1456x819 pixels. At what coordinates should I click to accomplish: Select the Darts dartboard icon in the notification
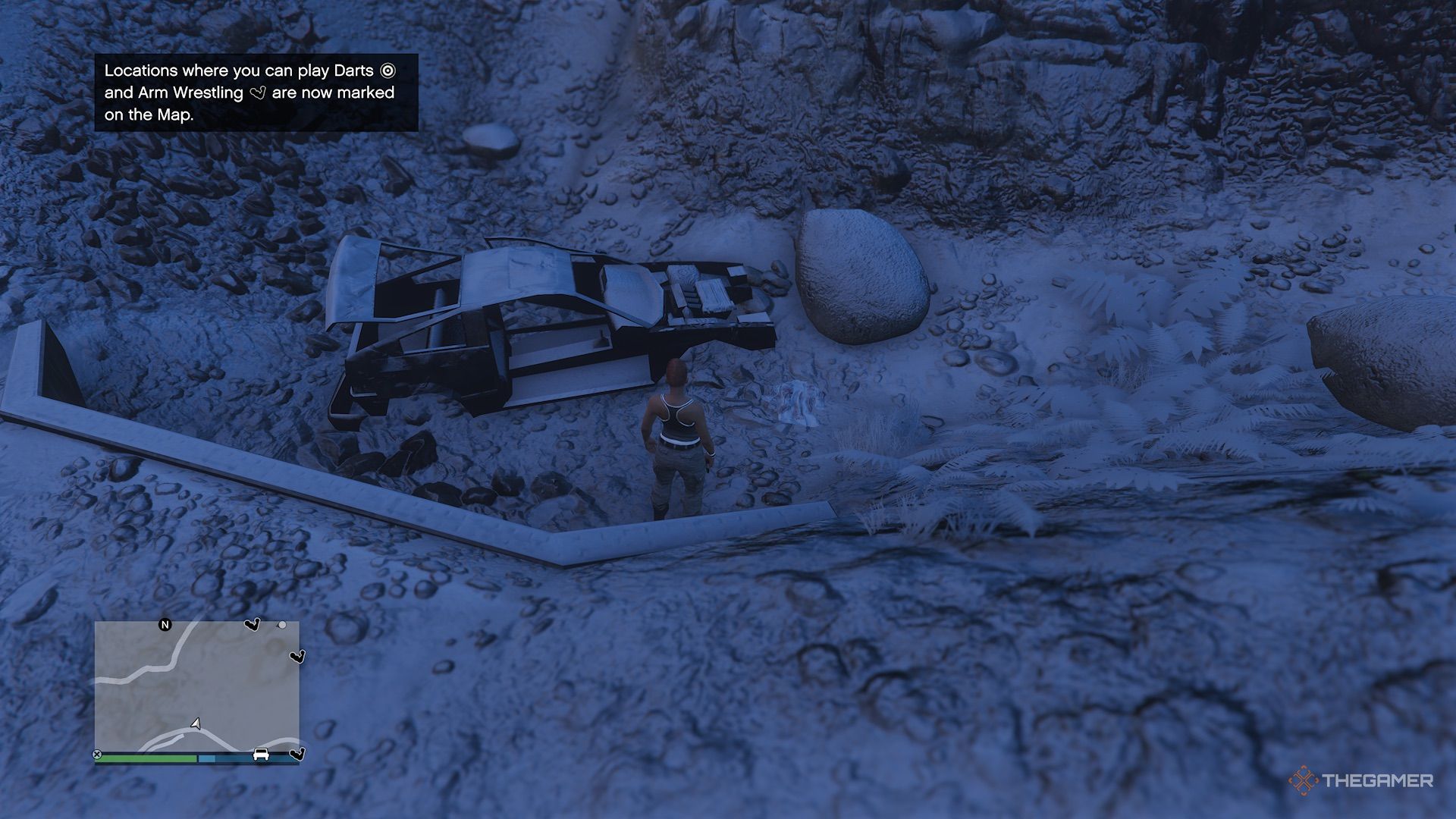[387, 71]
